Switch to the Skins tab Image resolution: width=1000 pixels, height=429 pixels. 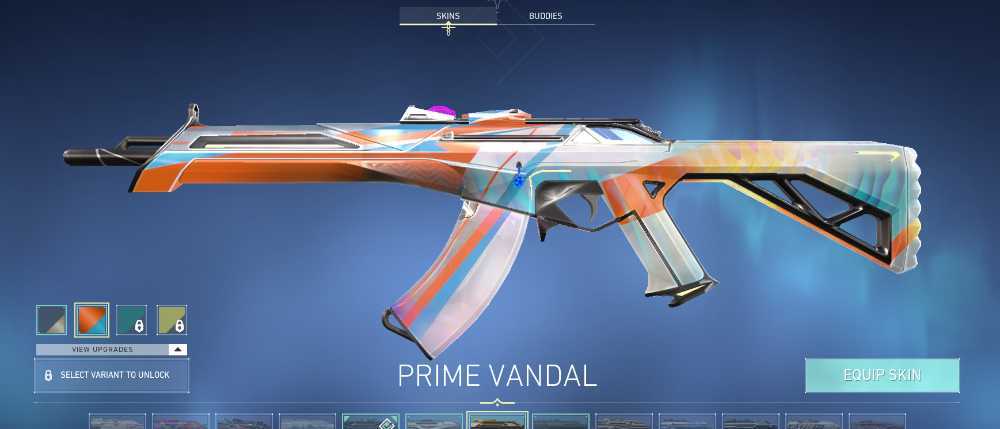(447, 17)
